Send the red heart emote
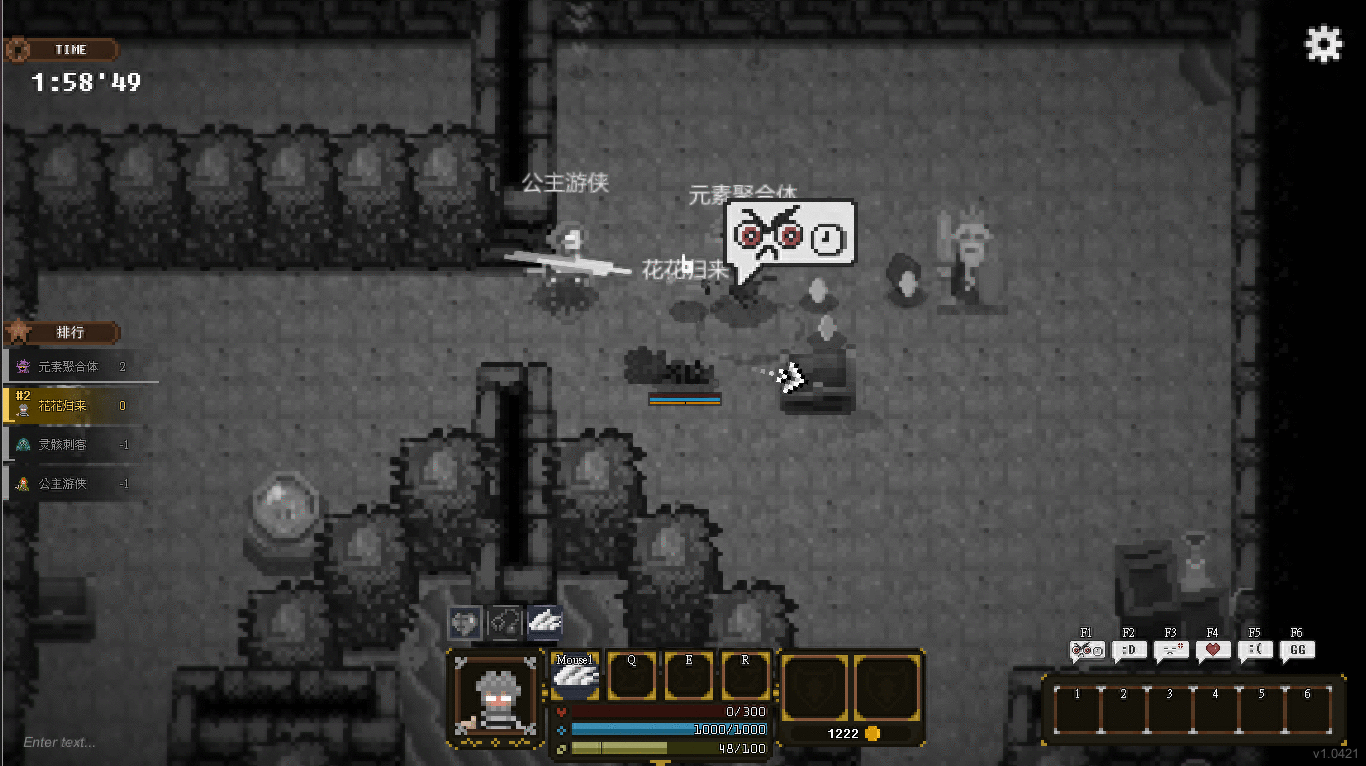Viewport: 1366px width, 766px height. (x=1212, y=651)
